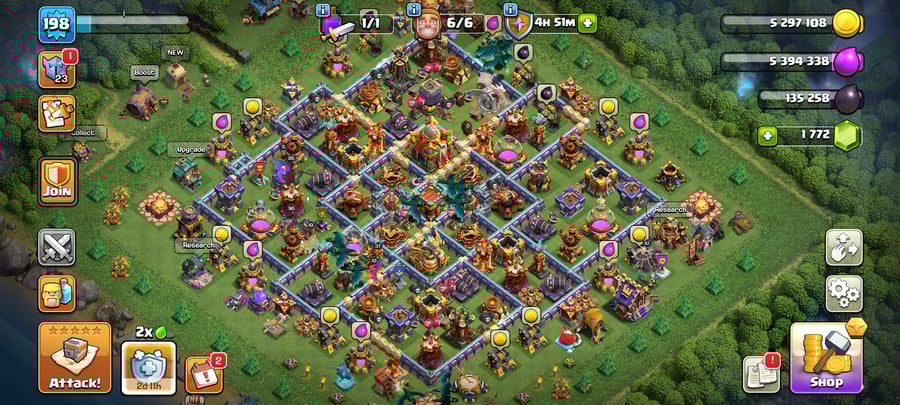Open the base layout editor icon
Image resolution: width=900 pixels, height=405 pixels.
point(843,247)
